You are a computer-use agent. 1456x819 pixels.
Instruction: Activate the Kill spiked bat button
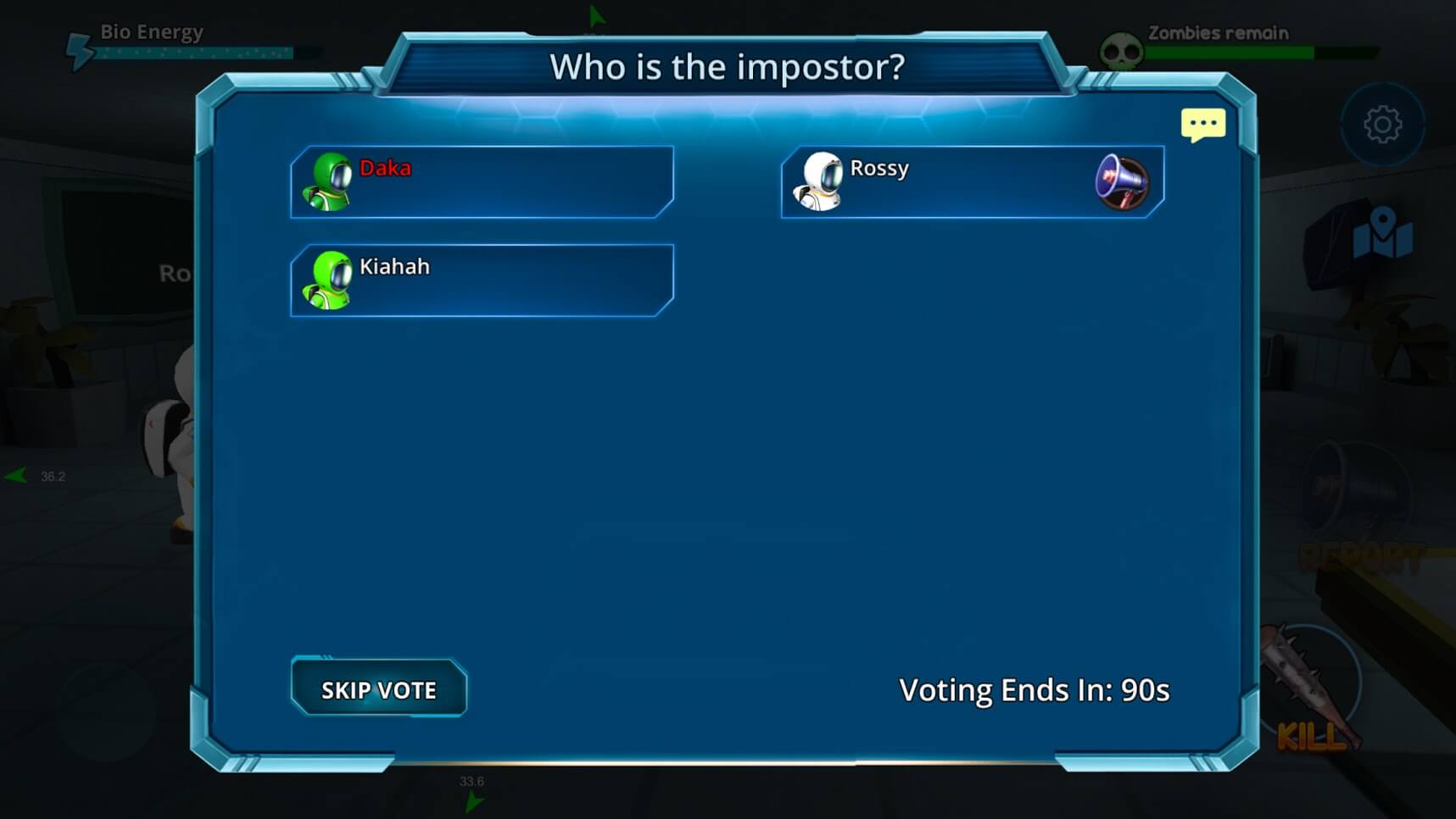point(1311,691)
